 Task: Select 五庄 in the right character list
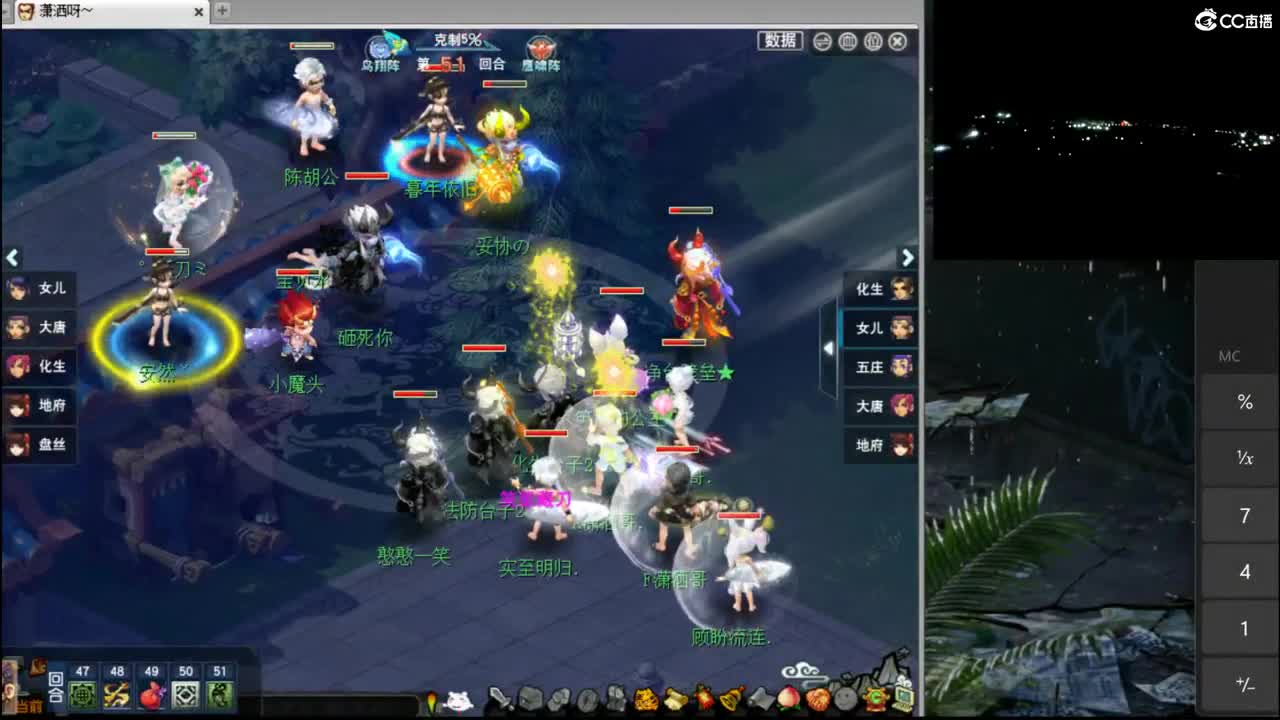point(880,366)
